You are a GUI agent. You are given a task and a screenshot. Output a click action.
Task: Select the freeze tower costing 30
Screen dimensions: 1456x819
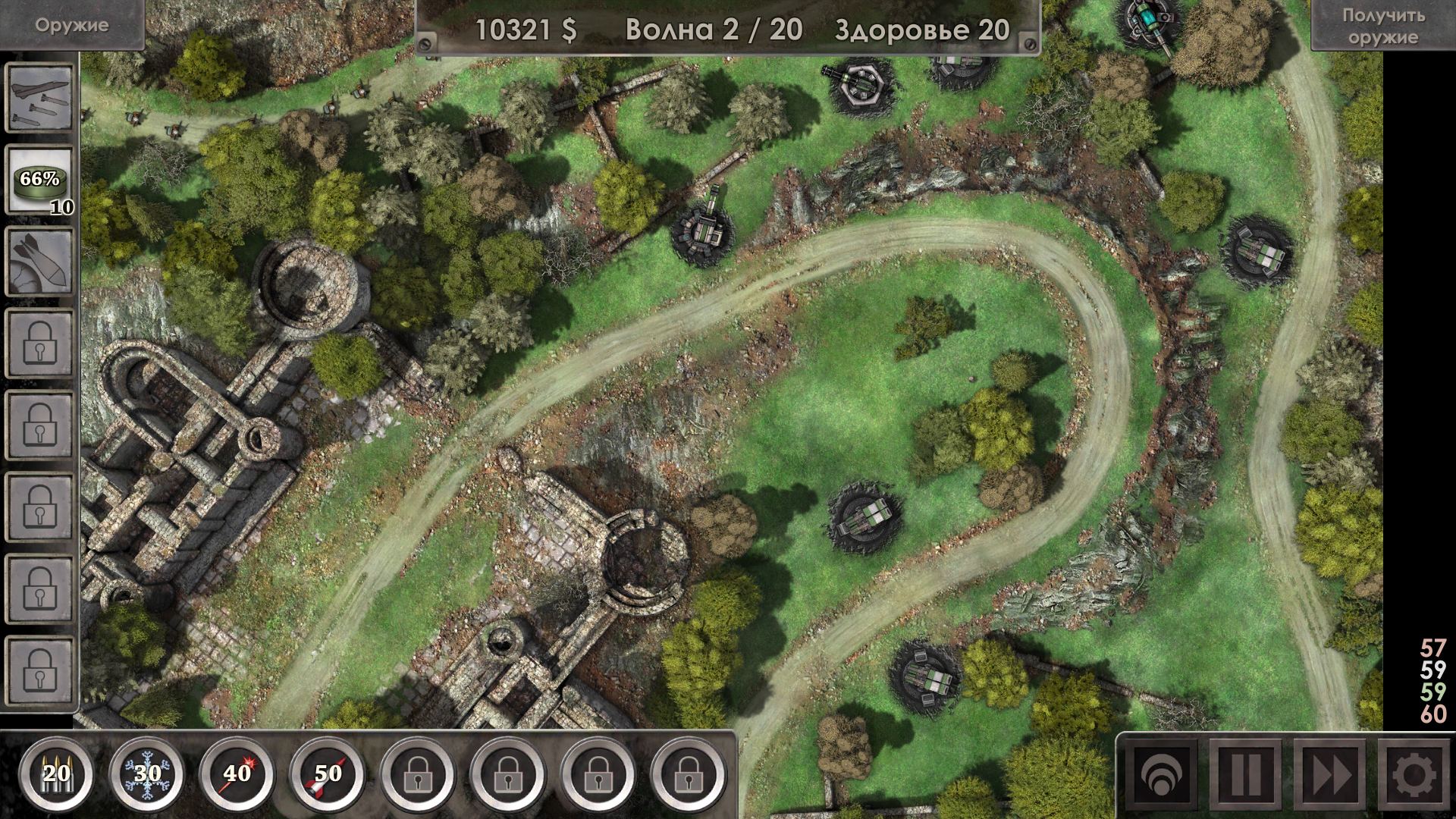(x=146, y=774)
